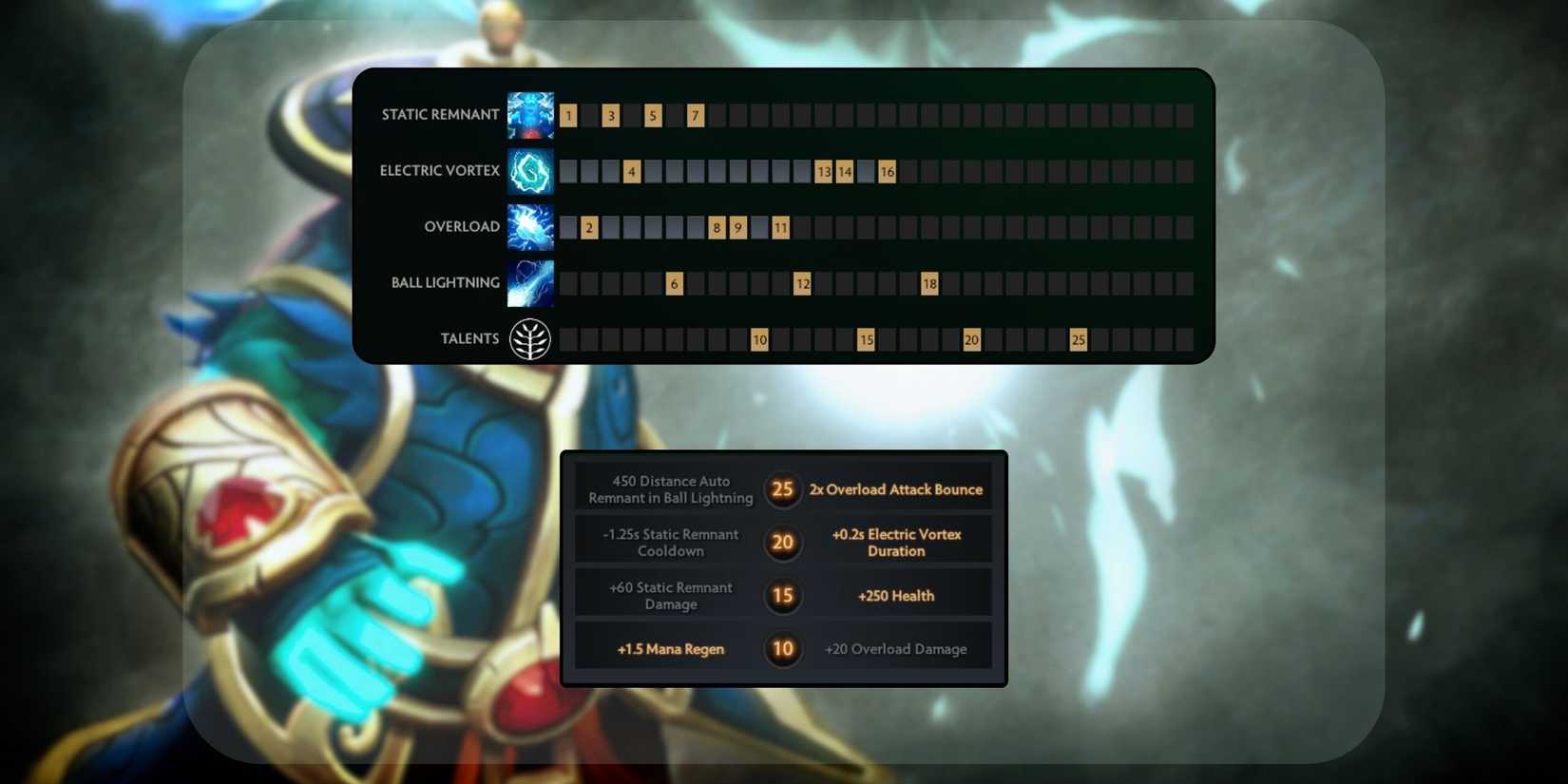
Task: Choose the '+0.2s Electric Vortex Duration' talent
Action: tap(897, 543)
